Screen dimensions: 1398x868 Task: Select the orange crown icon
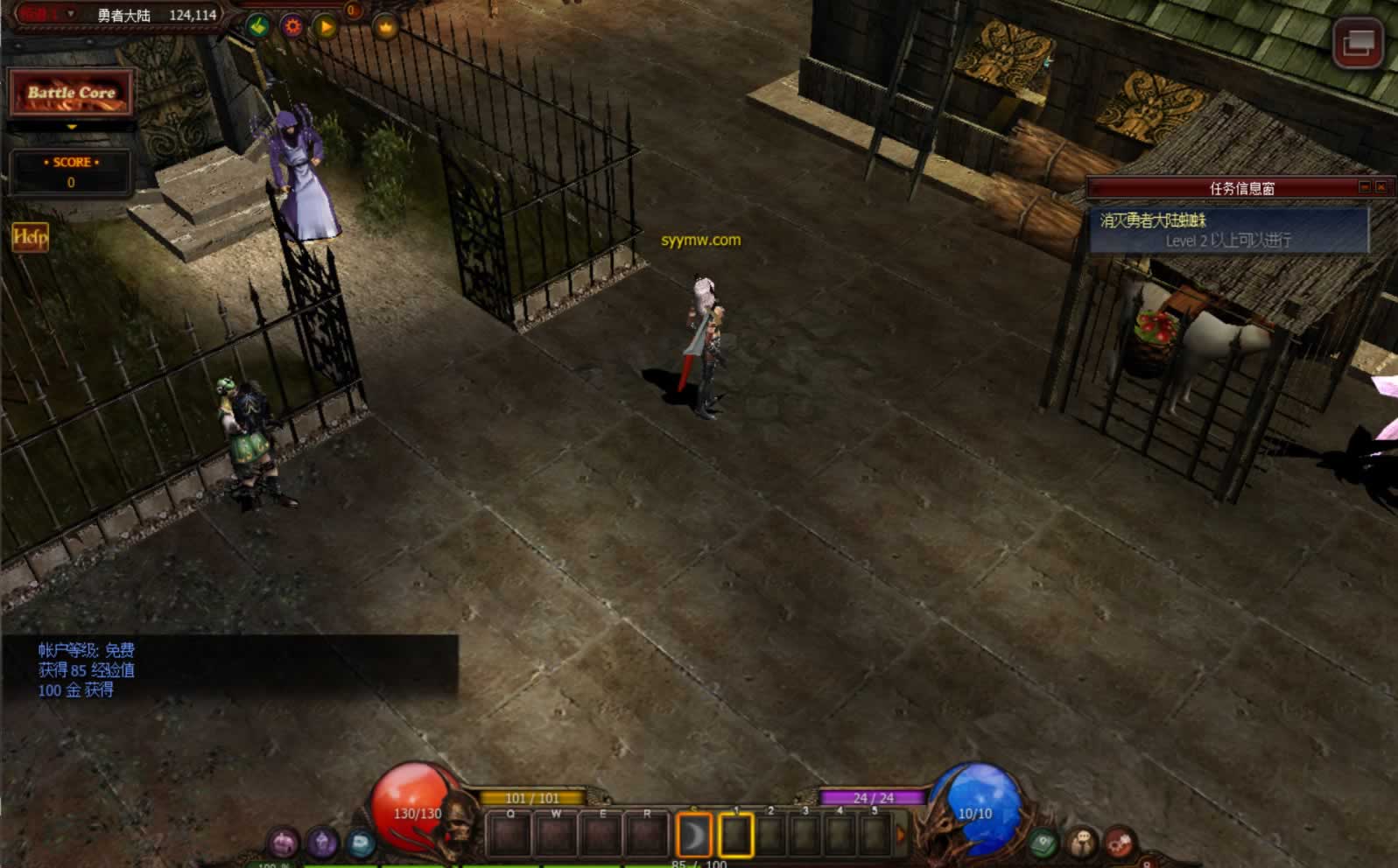[386, 28]
